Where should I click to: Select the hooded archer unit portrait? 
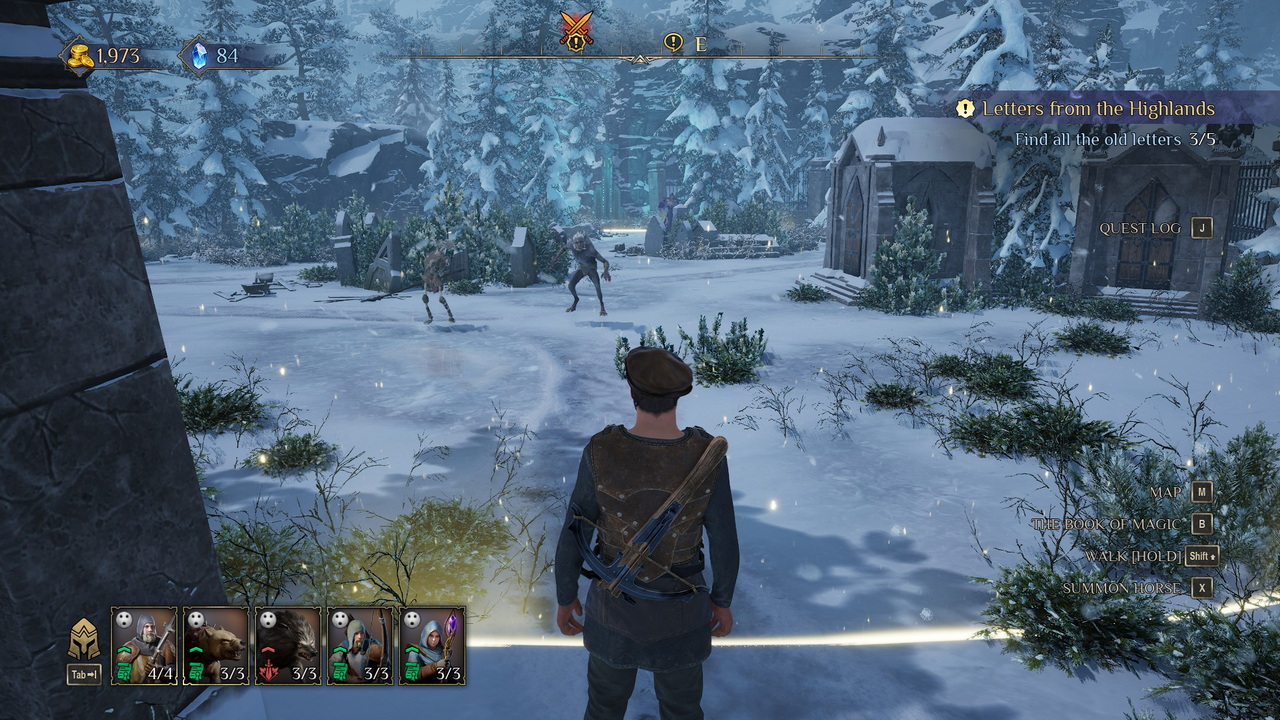360,645
